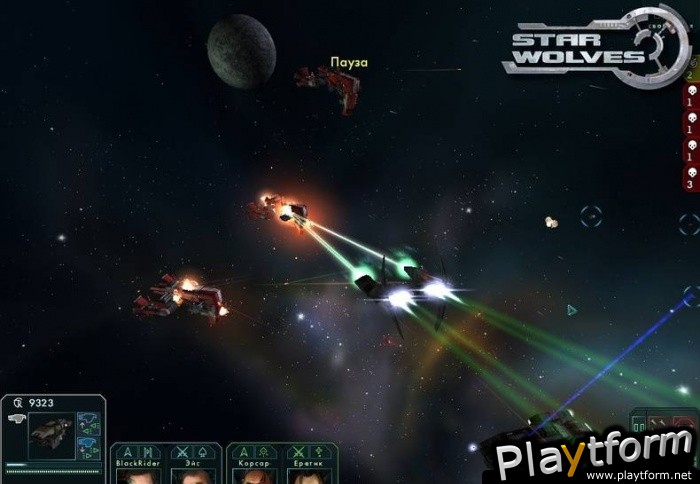Click the upper formation icon beside mothership

pyautogui.click(x=89, y=420)
